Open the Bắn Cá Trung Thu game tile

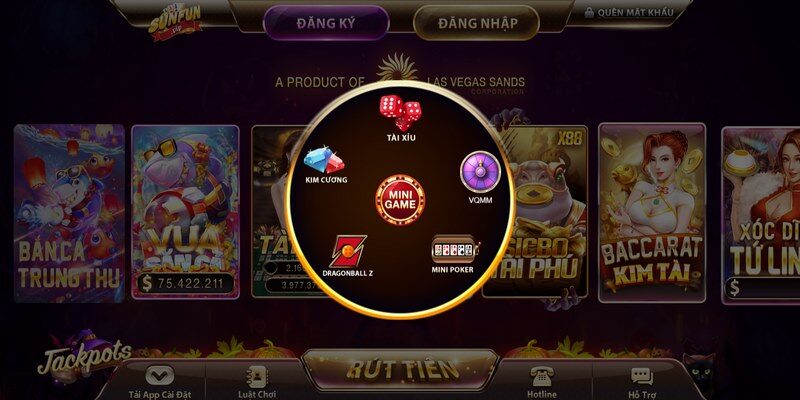coord(68,212)
